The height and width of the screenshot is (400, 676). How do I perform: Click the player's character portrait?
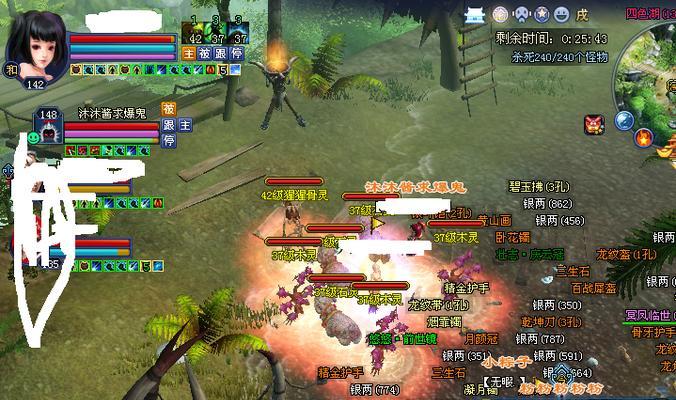40,42
